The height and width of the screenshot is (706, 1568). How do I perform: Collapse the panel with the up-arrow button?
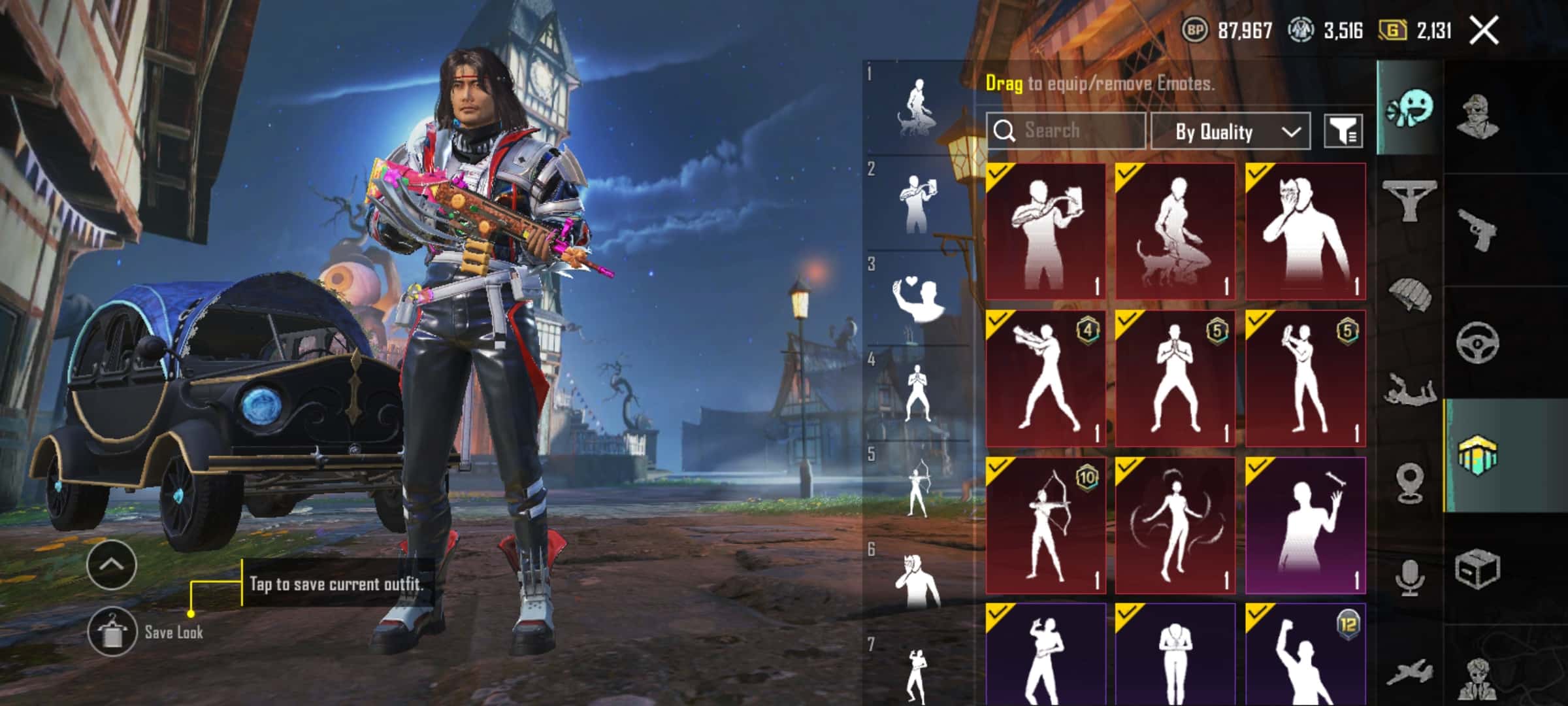pos(111,565)
